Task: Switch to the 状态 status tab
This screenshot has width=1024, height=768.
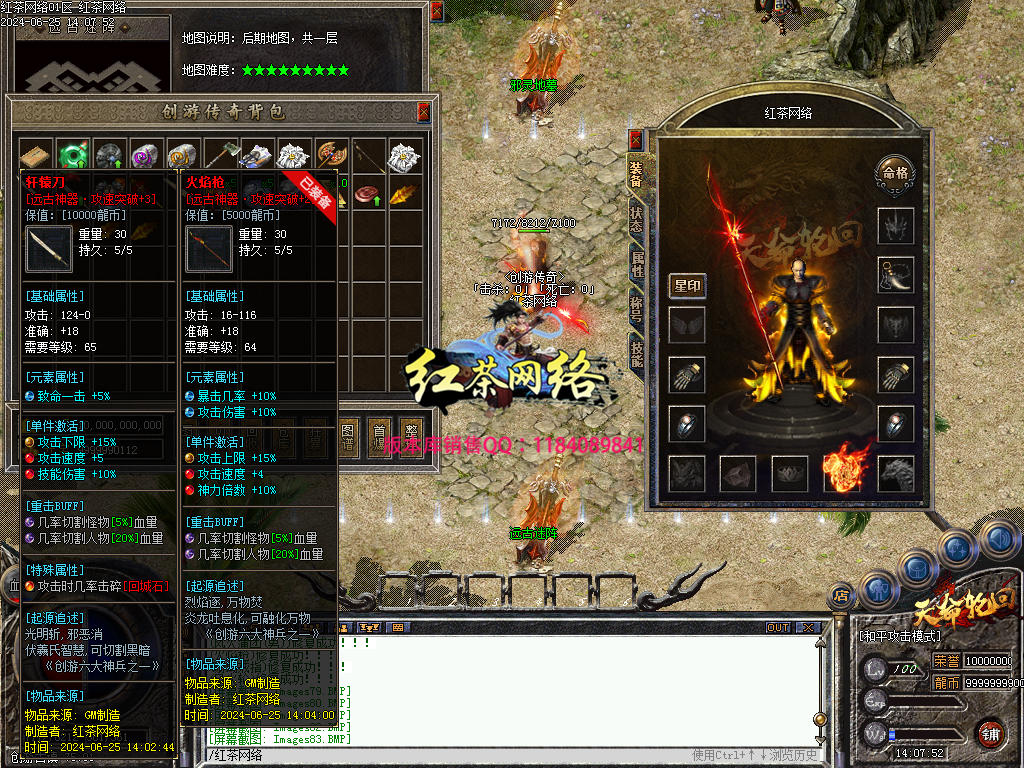Action: click(x=636, y=220)
